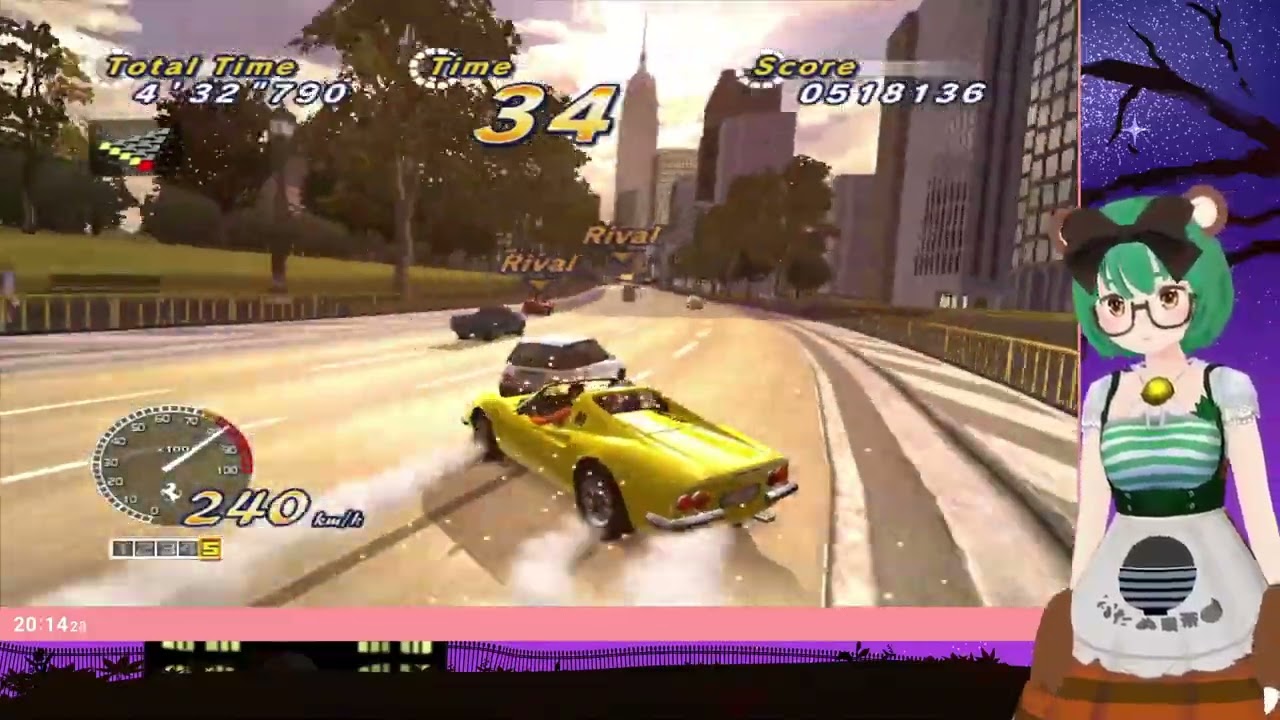
Task: Select gear indicator number 5
Action: [210, 547]
